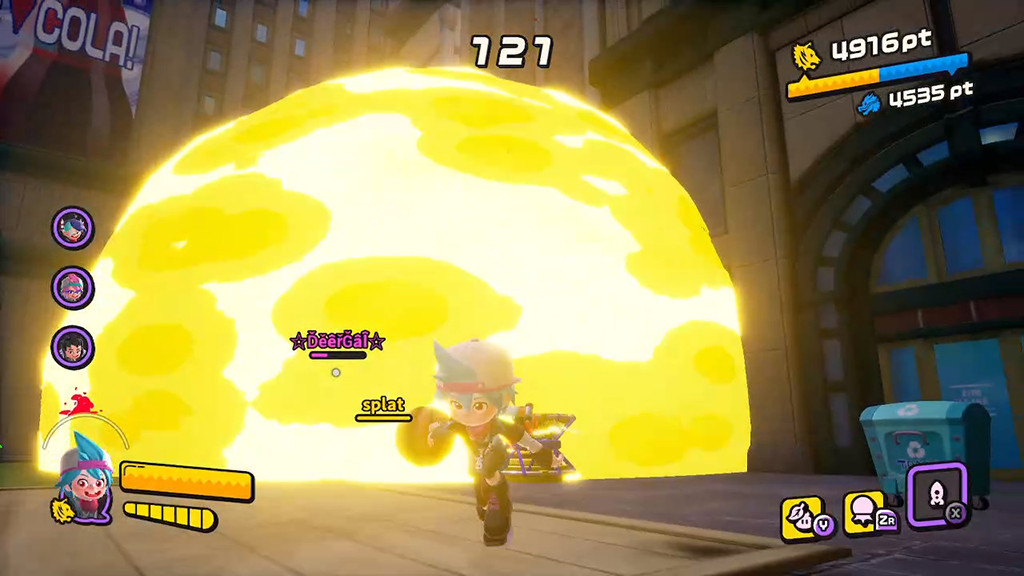Image resolution: width=1024 pixels, height=576 pixels.
Task: Activate the rocket special ability icon
Action: click(937, 493)
